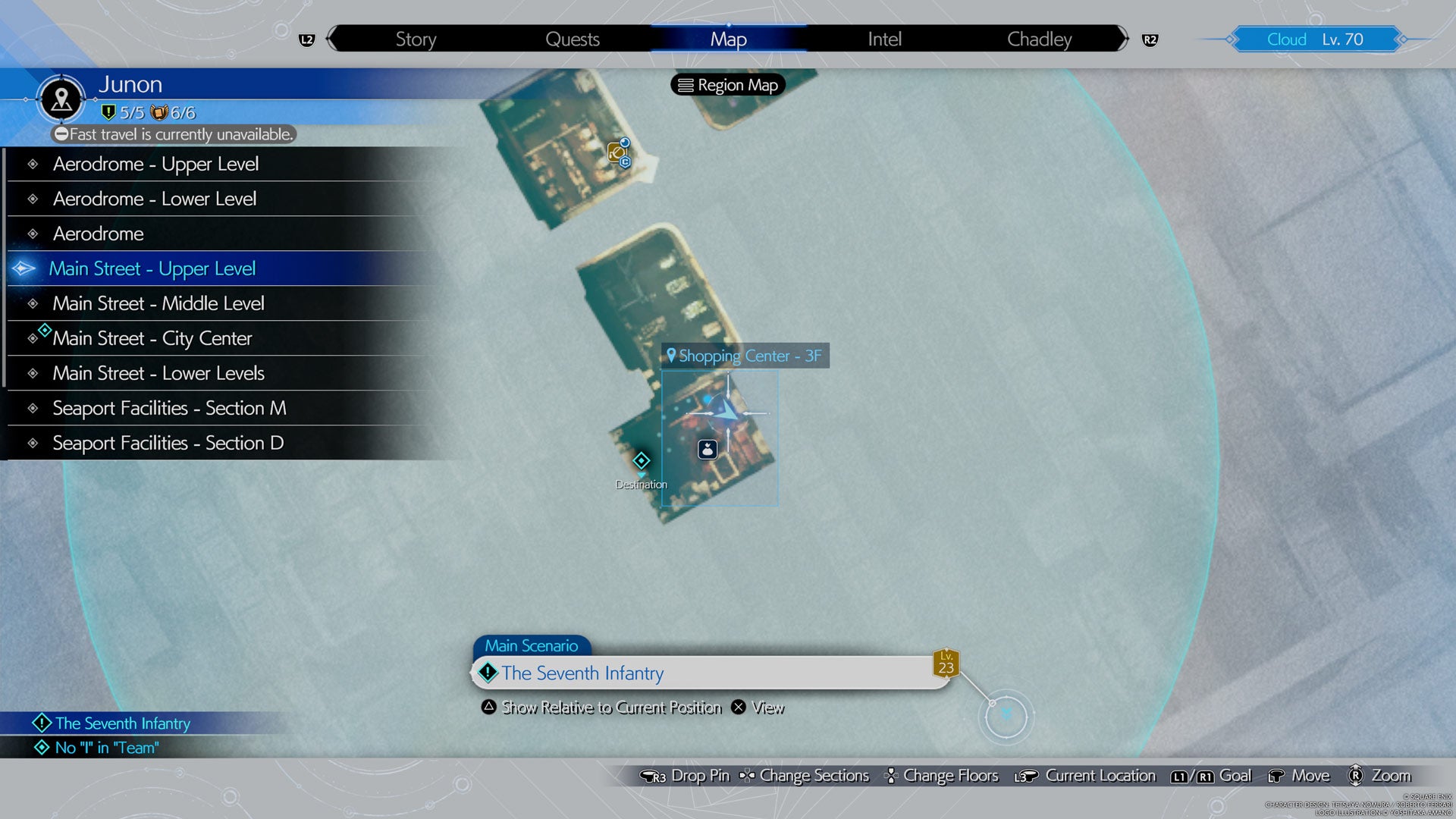Open the Quests tab
This screenshot has width=1456, height=819.
point(573,39)
